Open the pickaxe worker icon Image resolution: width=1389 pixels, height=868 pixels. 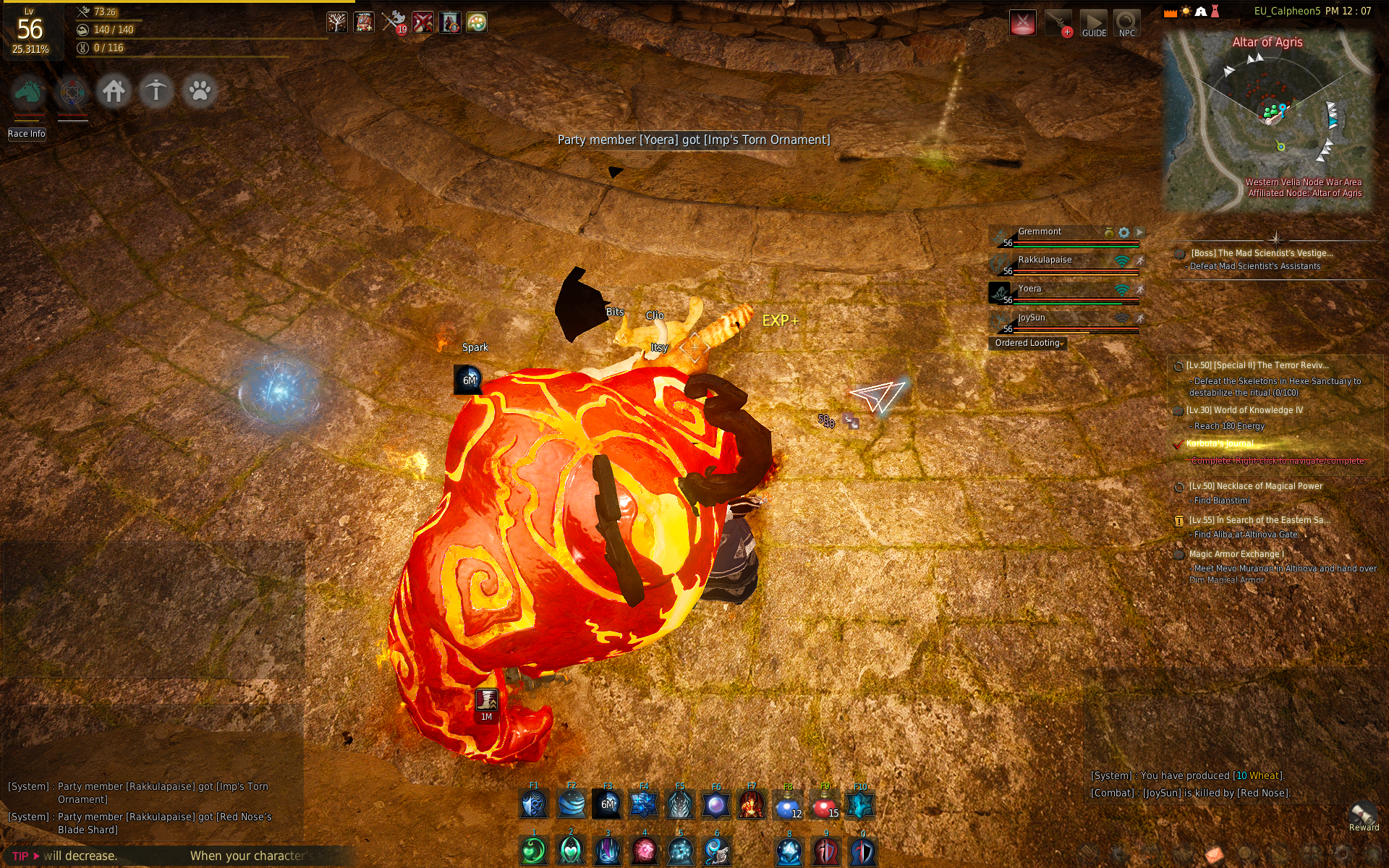[156, 91]
